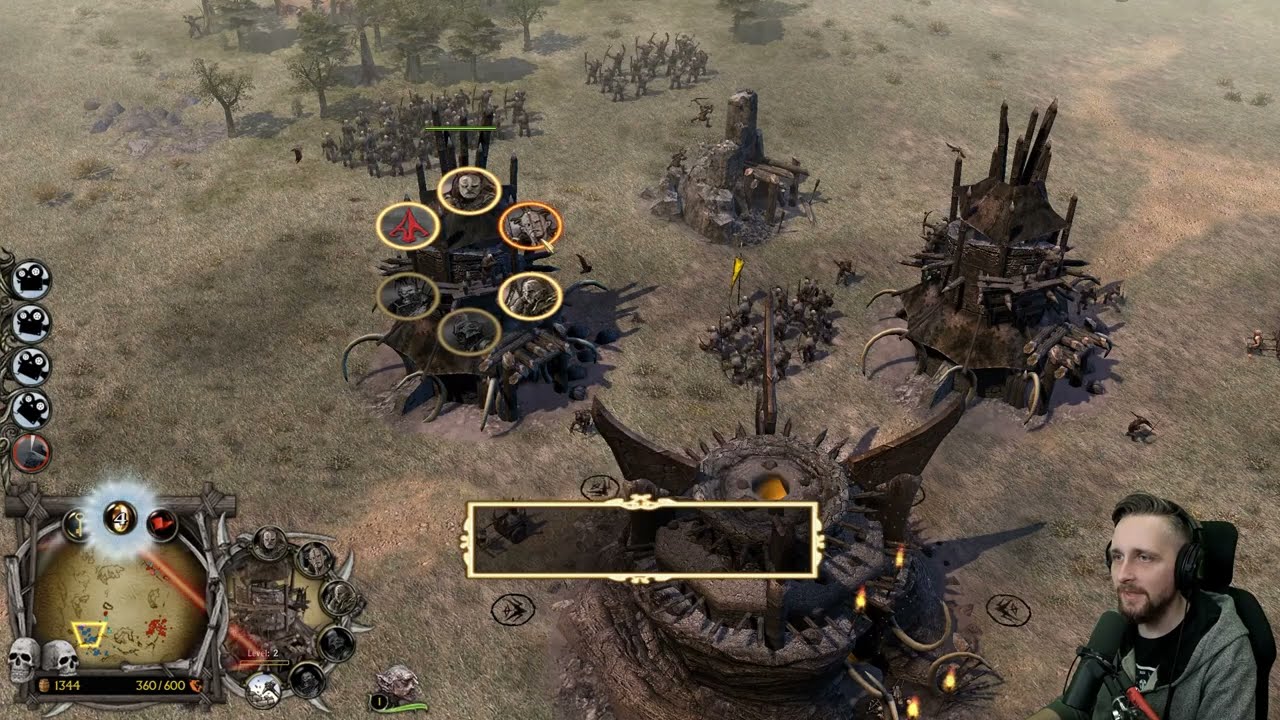Click the golden key button above the minimap
The width and height of the screenshot is (1280, 720).
pyautogui.click(x=76, y=522)
